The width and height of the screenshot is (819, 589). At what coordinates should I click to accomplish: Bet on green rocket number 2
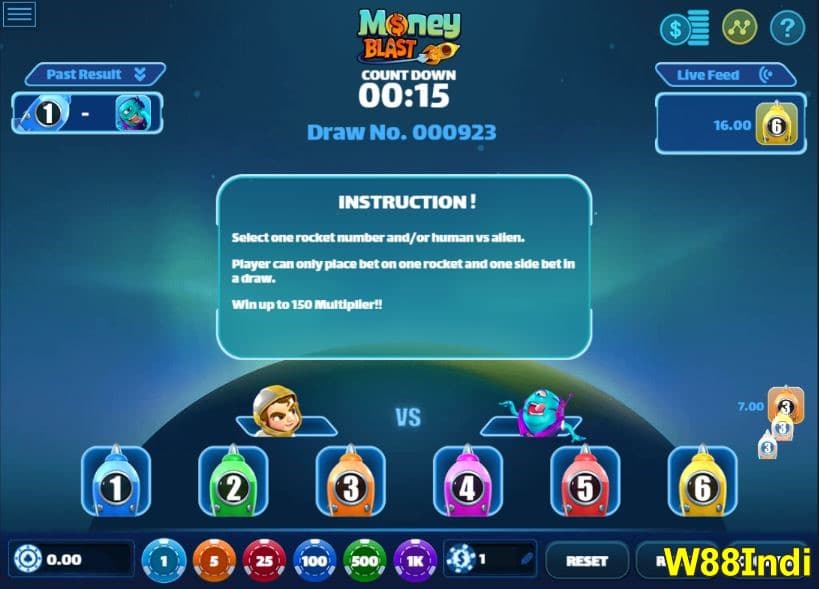click(x=233, y=481)
